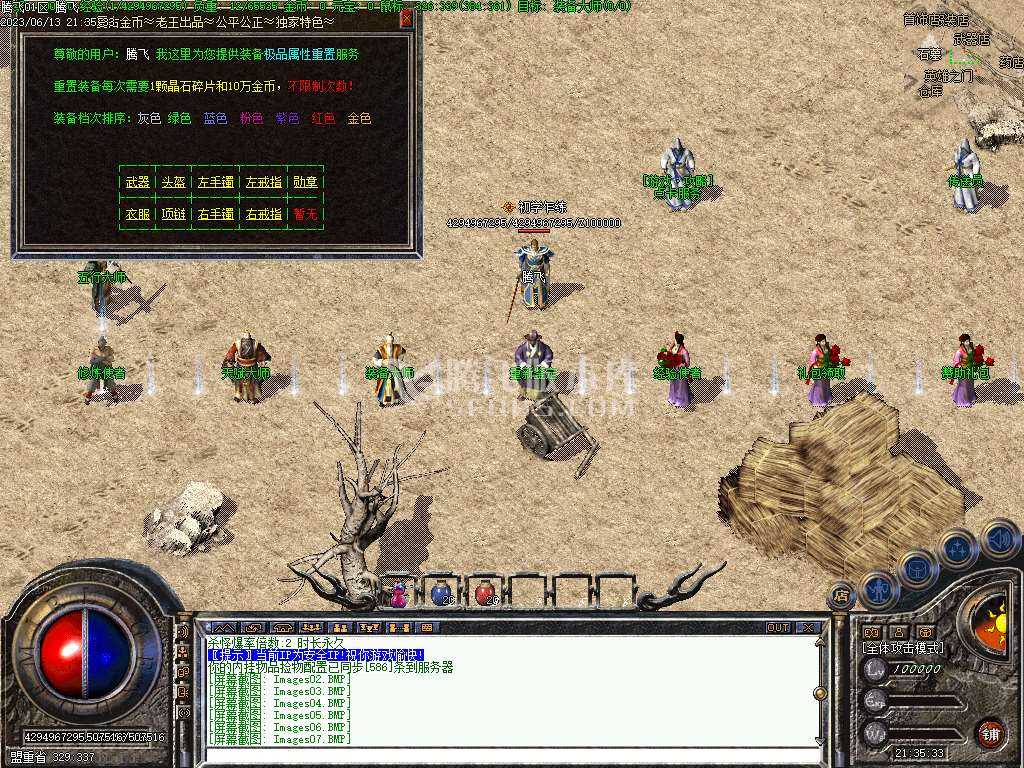Open the 店 shop round button
Image resolution: width=1024 pixels, height=768 pixels.
click(x=841, y=595)
